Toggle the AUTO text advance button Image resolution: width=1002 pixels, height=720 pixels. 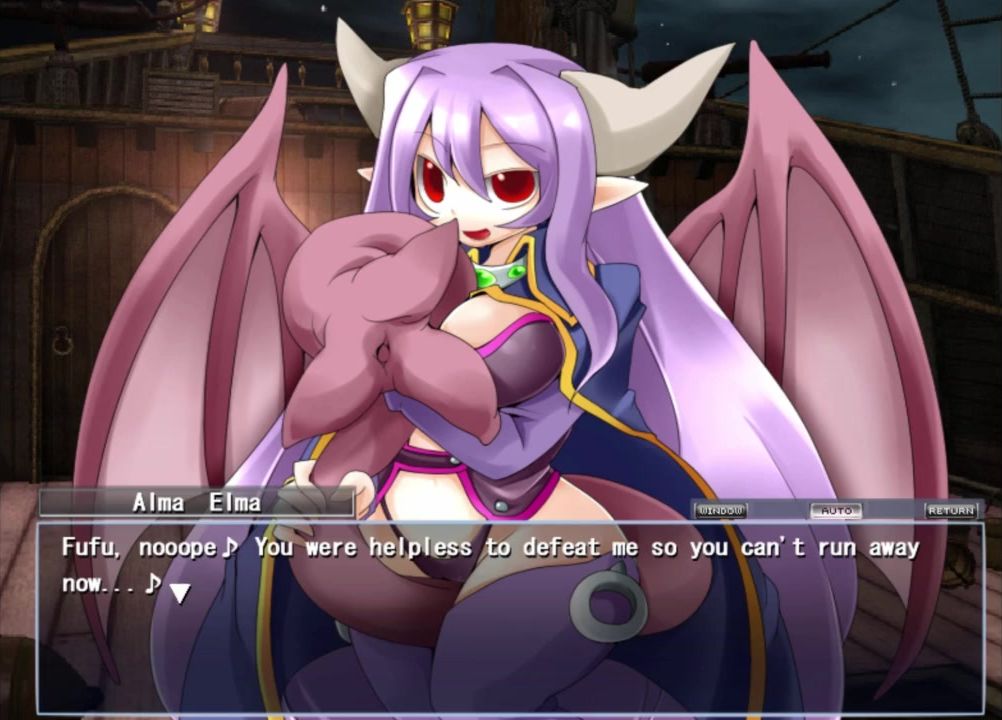point(835,510)
